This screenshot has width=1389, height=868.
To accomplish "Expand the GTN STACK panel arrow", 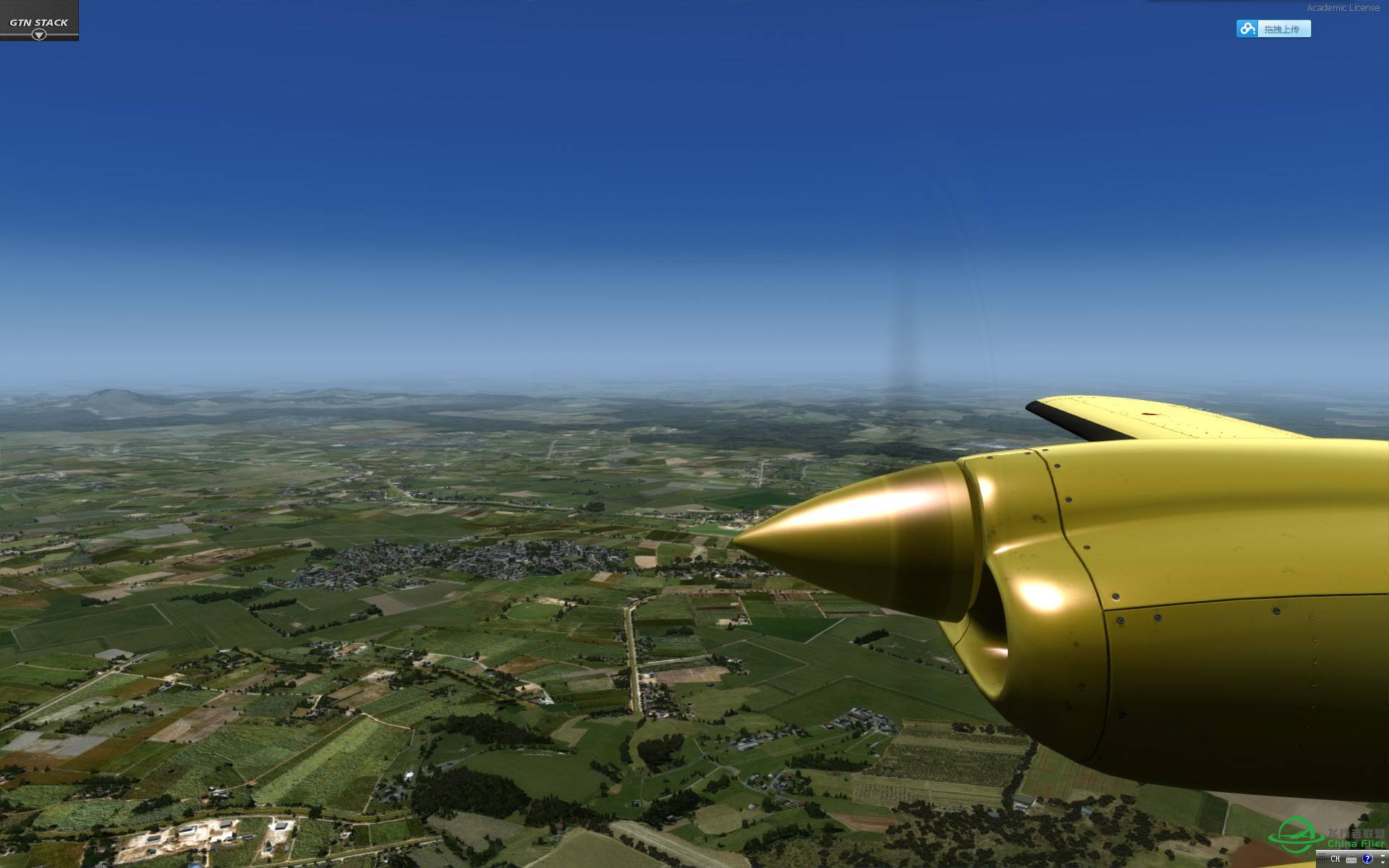I will click(39, 34).
